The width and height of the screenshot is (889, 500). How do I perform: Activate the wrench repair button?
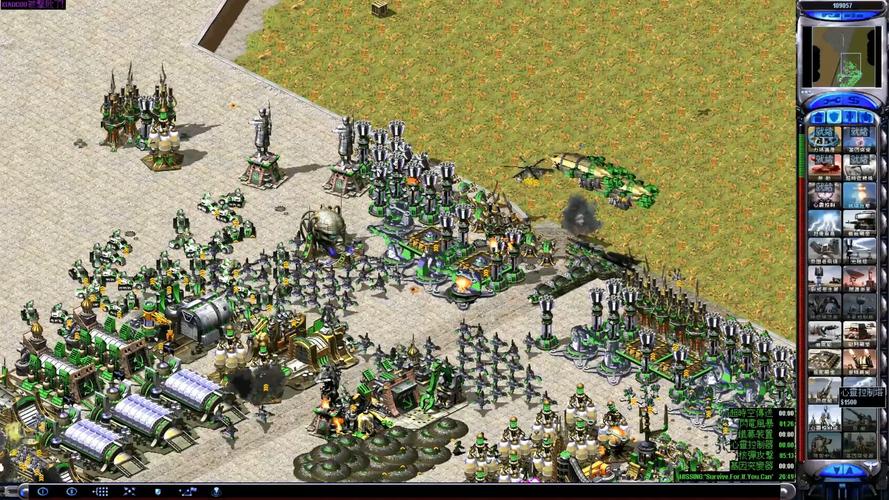coord(829,101)
